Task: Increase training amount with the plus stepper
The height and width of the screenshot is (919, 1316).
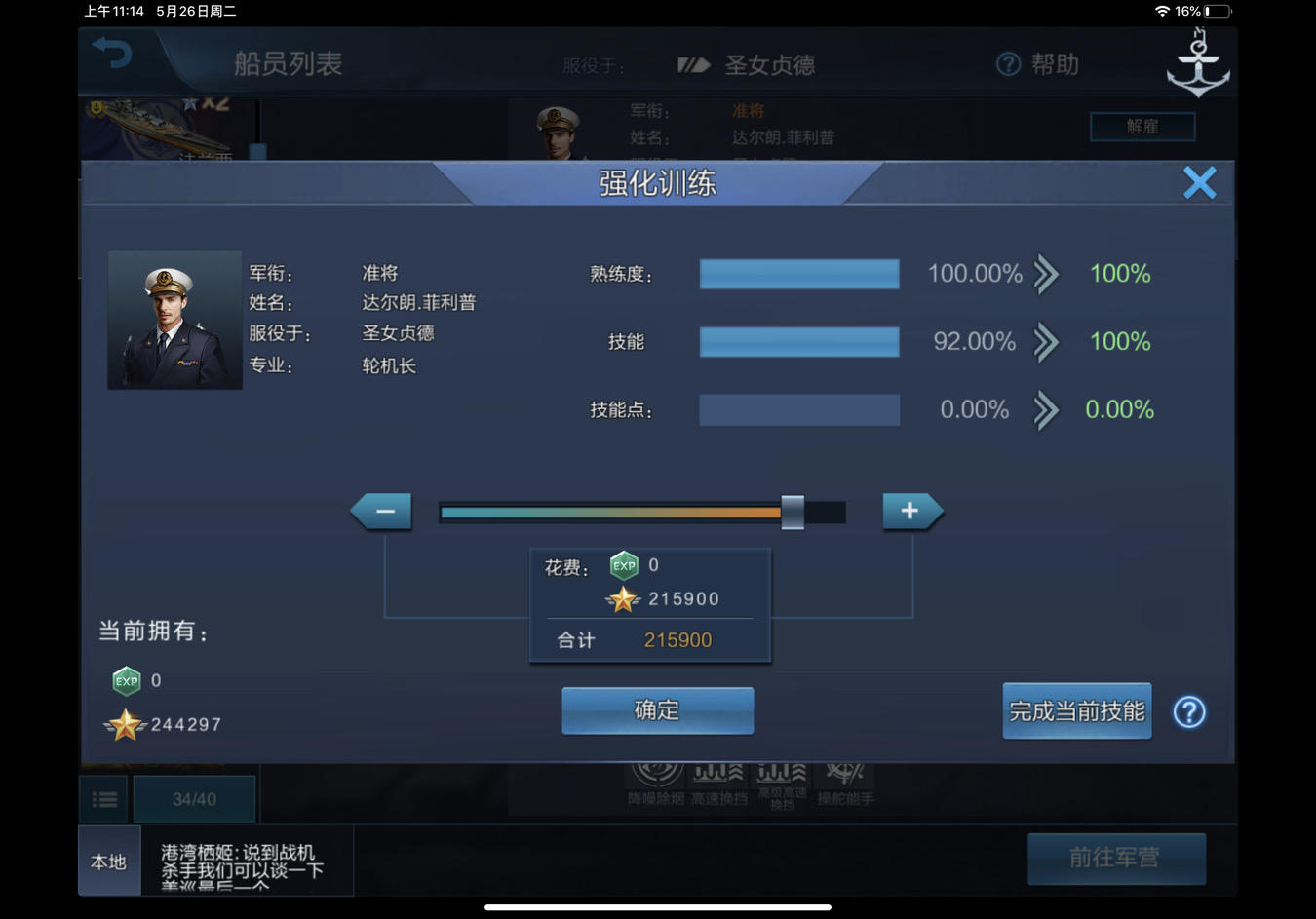Action: [x=909, y=510]
